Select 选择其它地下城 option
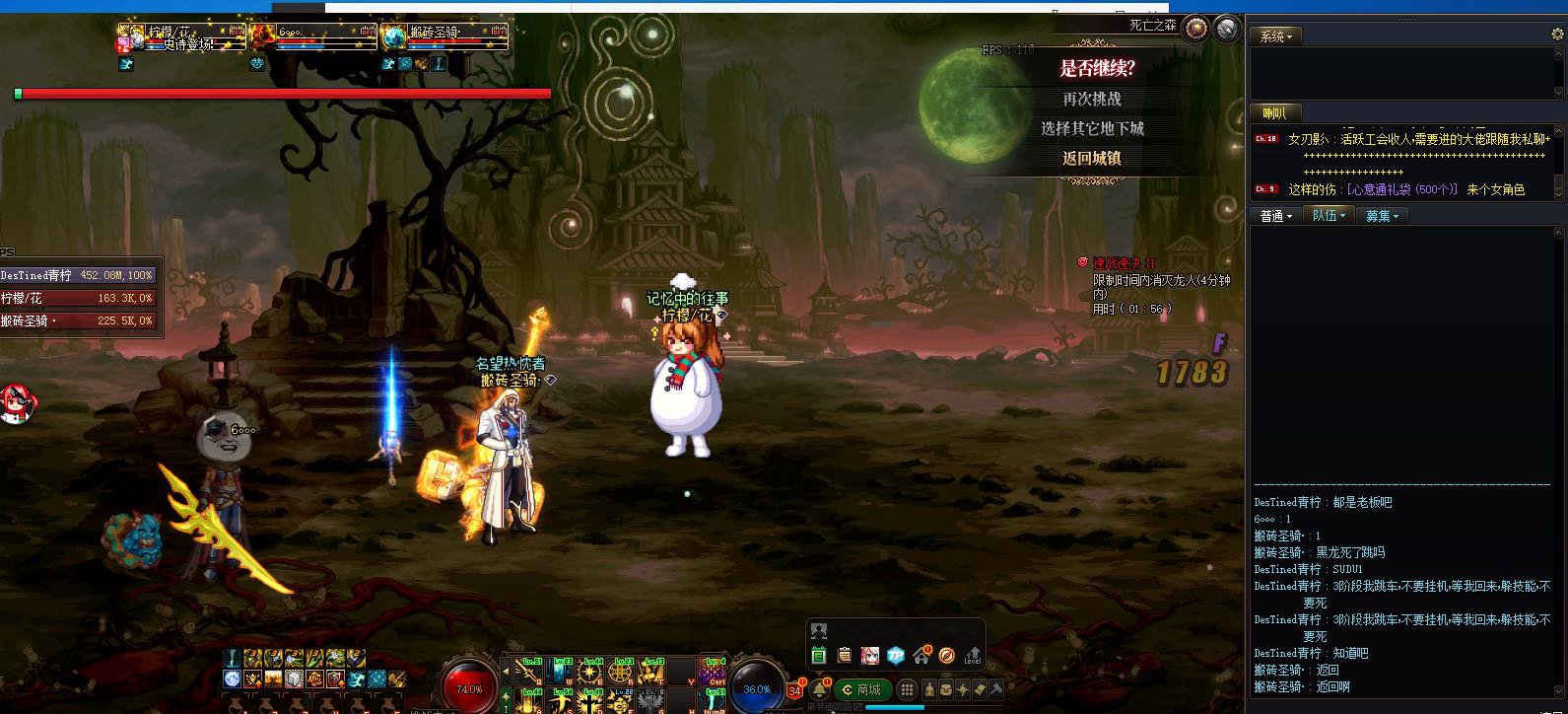The image size is (1568, 714). point(1091,128)
